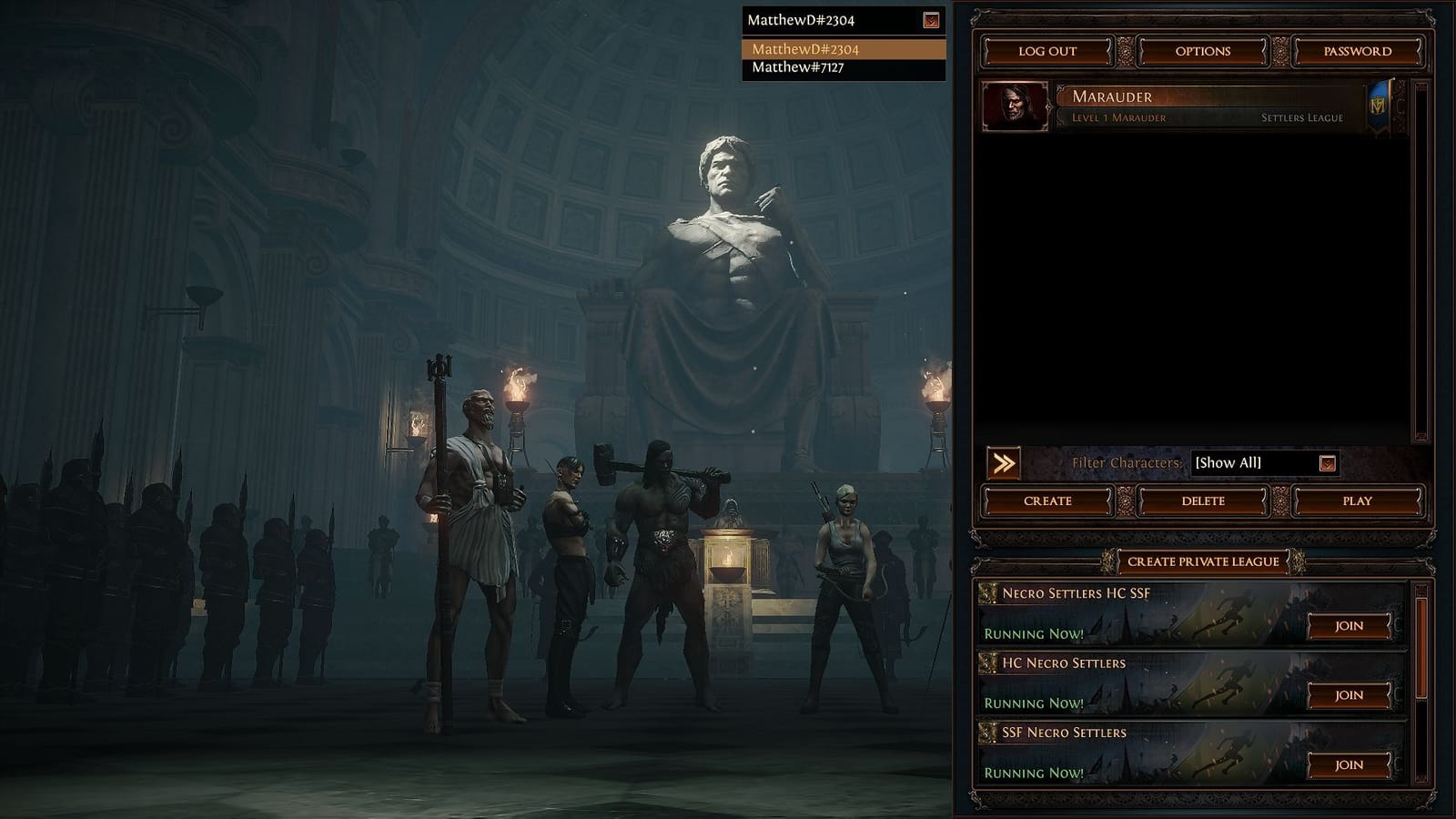Click the LOG OUT button
1456x819 pixels.
pyautogui.click(x=1050, y=51)
